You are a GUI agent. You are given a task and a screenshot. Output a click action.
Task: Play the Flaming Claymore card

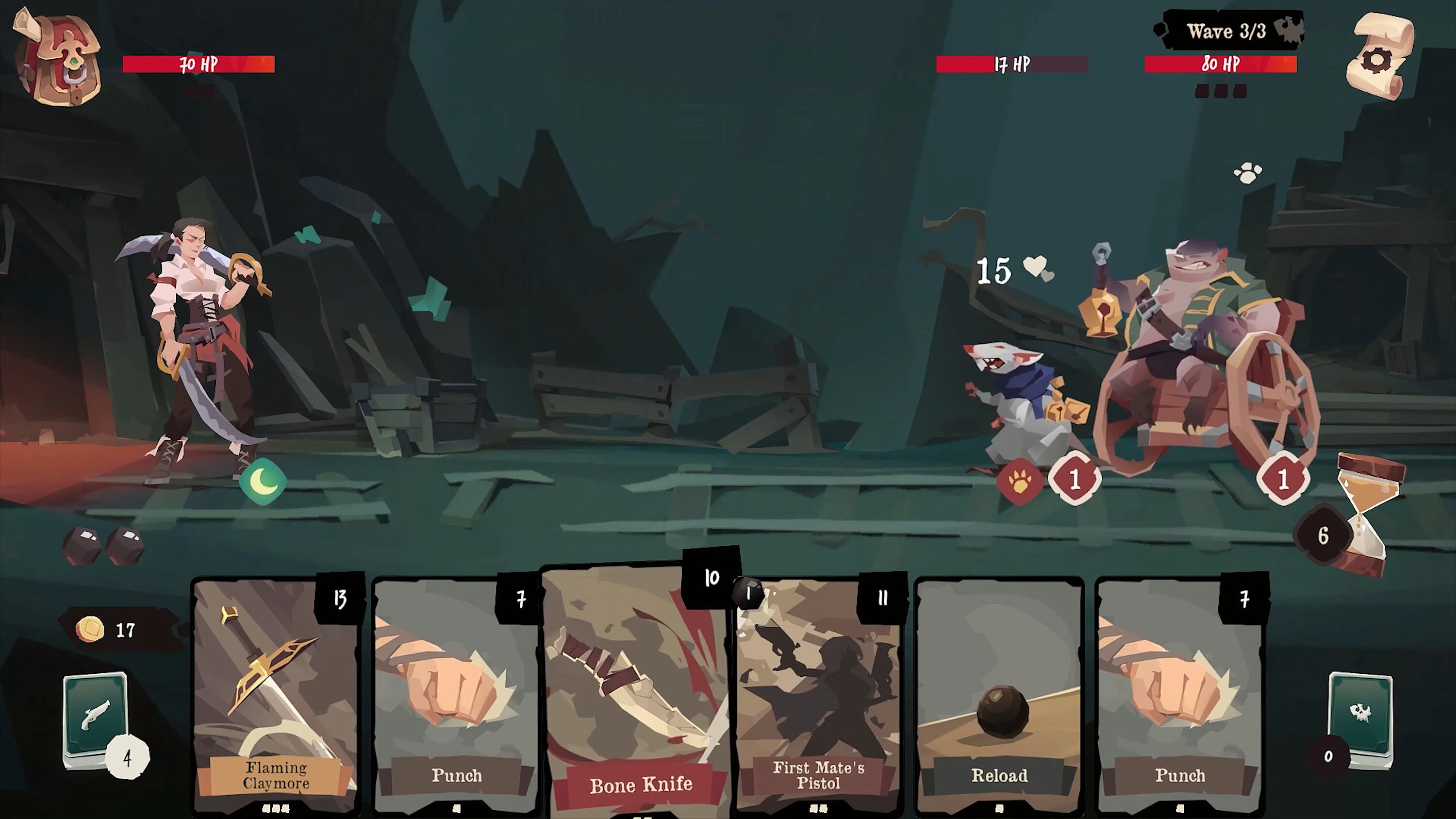(276, 695)
